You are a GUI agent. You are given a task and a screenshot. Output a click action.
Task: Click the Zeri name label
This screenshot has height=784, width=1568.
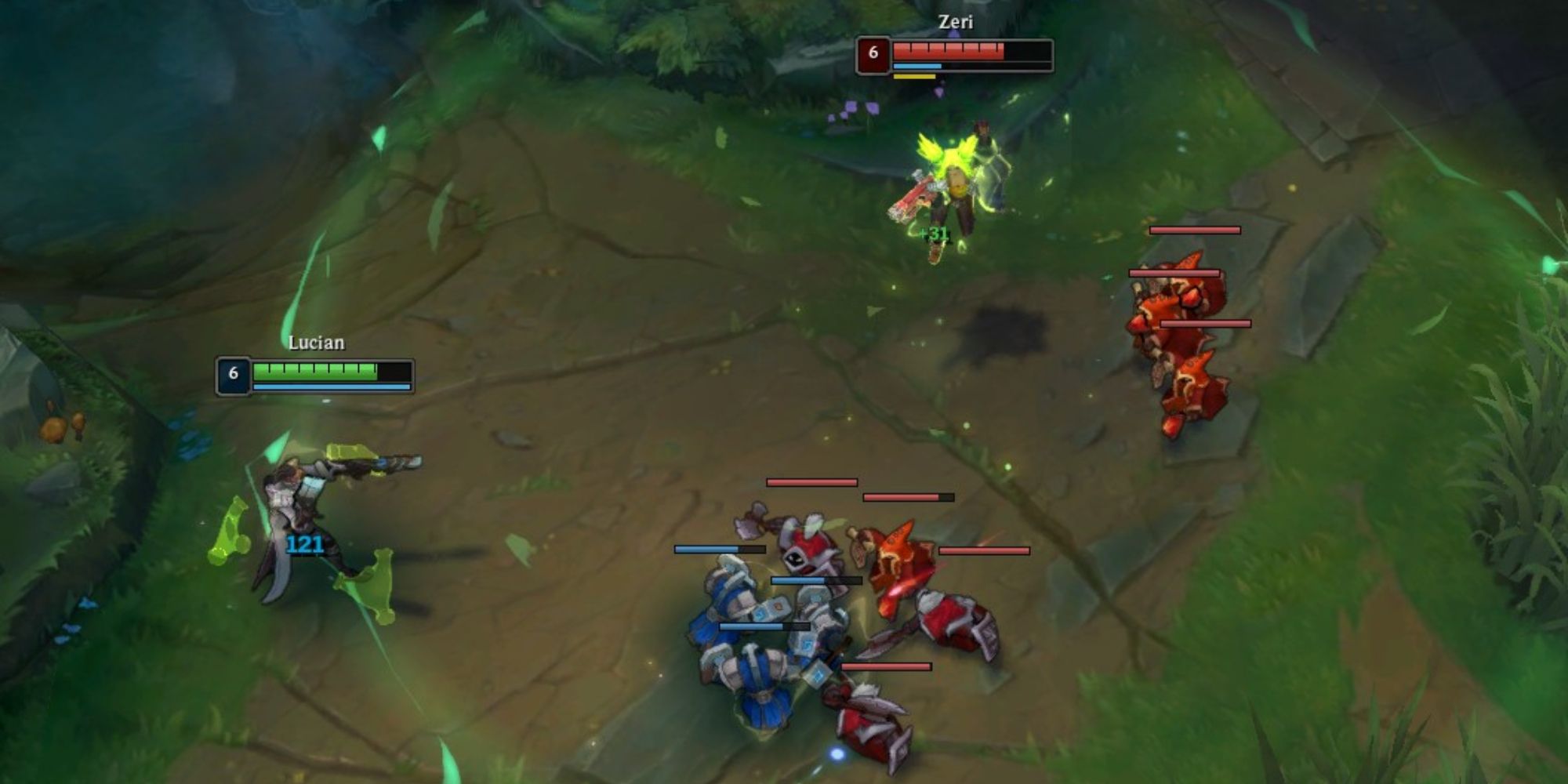coord(951,23)
